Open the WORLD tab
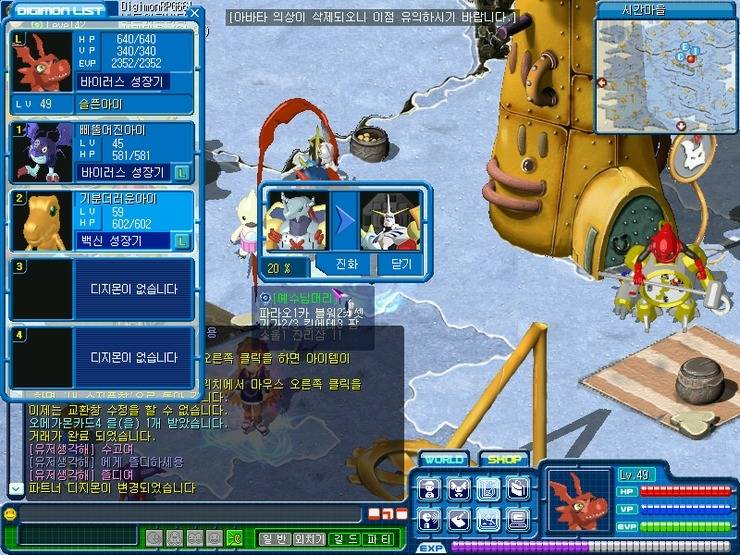This screenshot has width=740, height=555. [443, 460]
